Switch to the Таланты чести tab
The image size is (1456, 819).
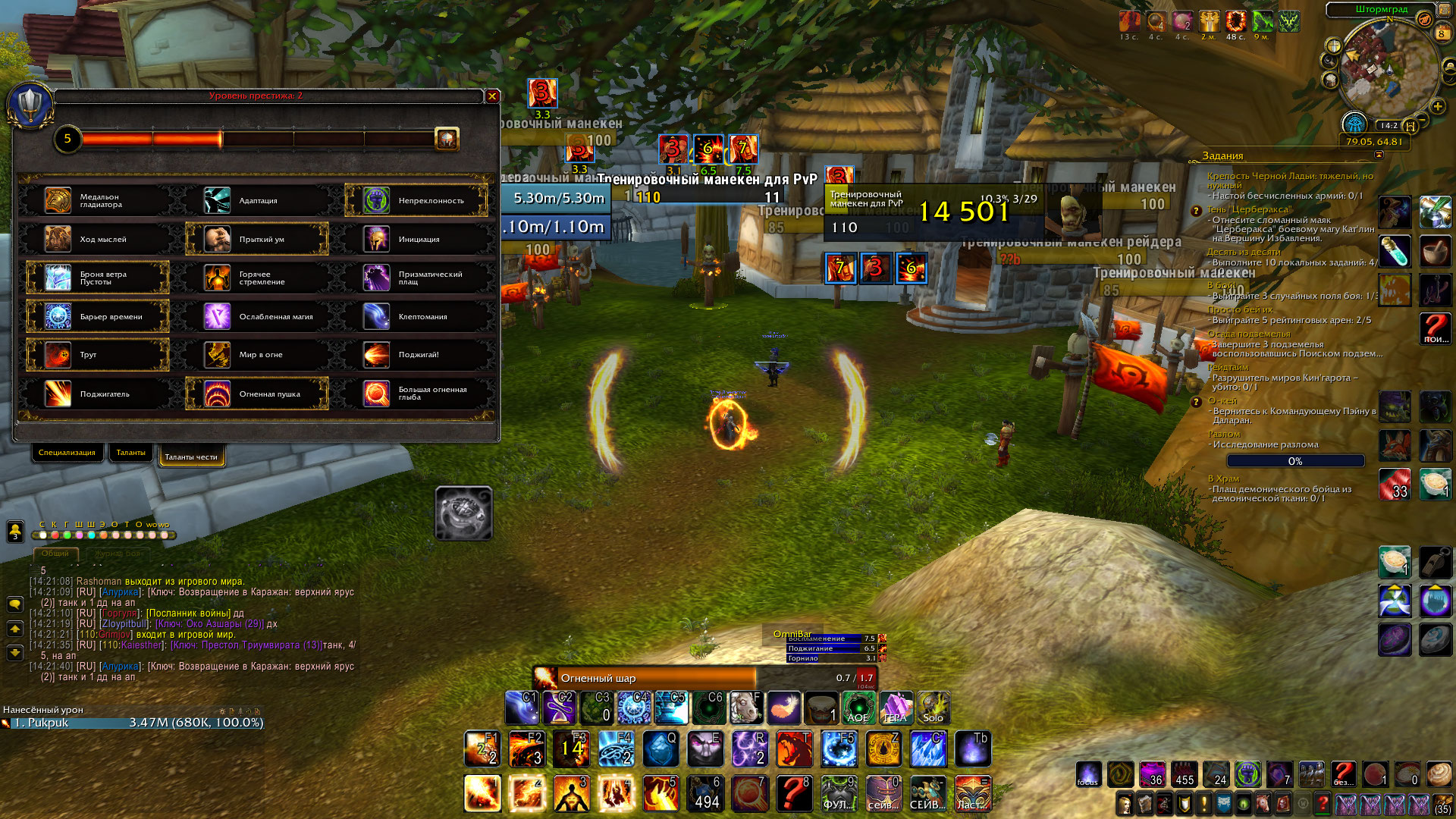pos(191,457)
